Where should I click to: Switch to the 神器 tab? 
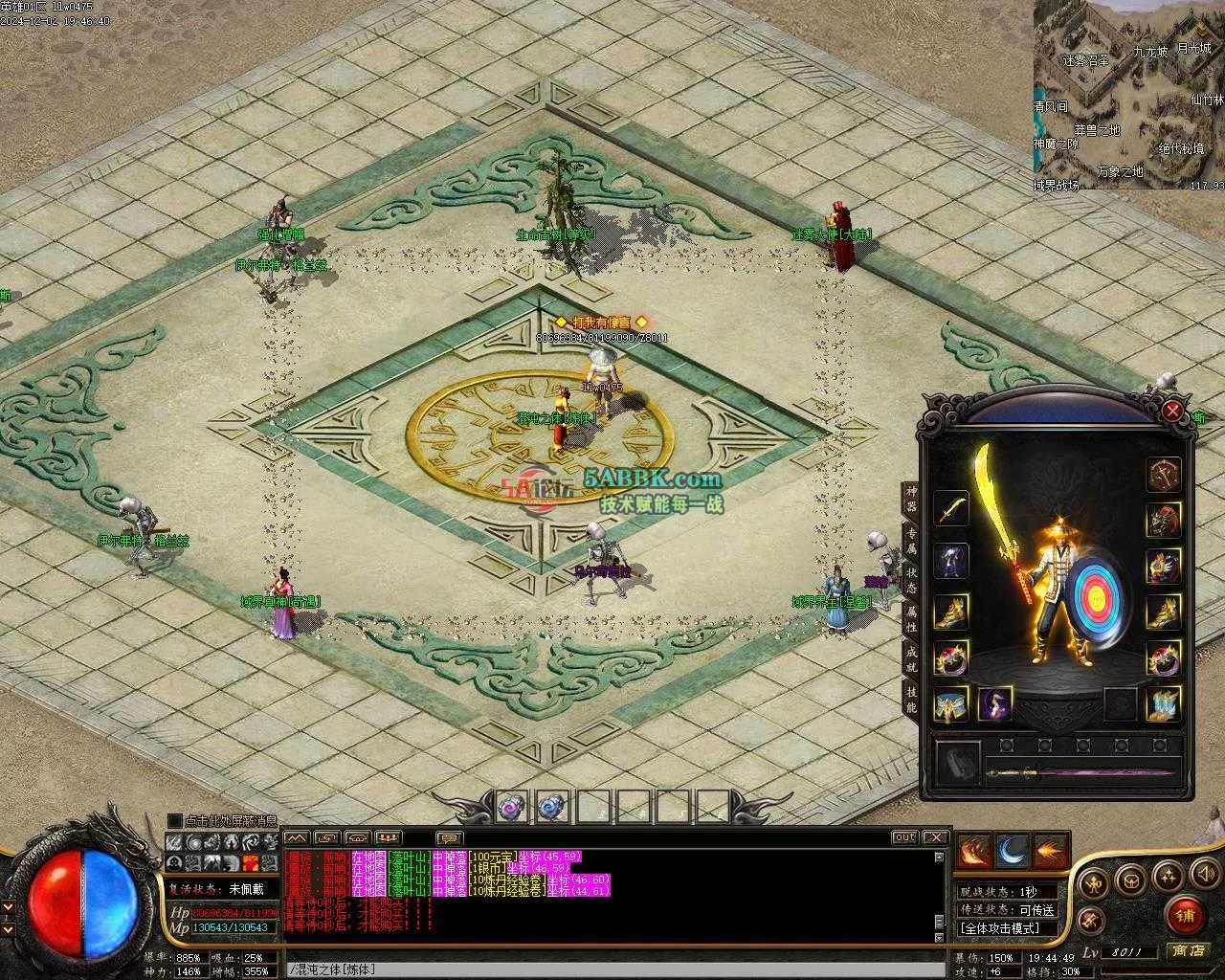click(912, 498)
